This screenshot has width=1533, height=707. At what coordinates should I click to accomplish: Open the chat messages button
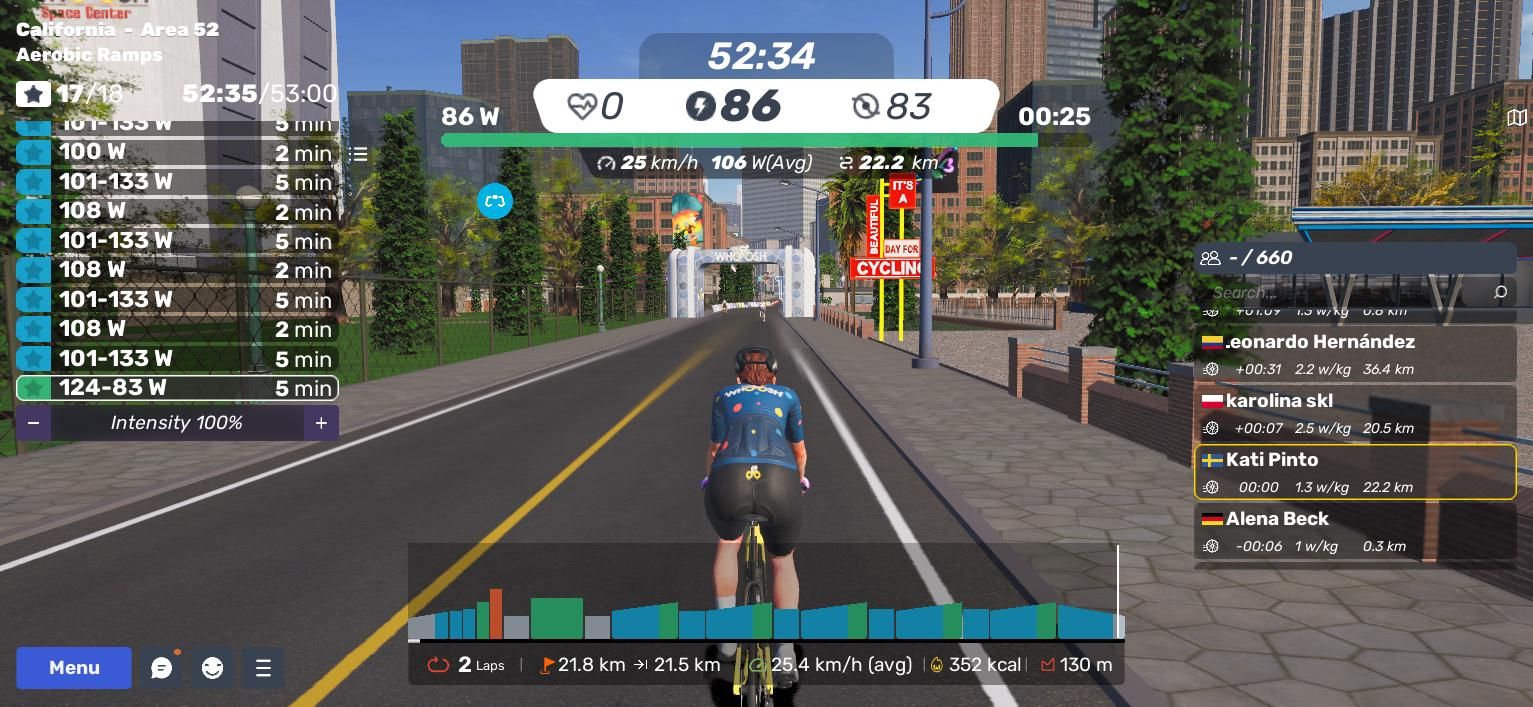161,668
